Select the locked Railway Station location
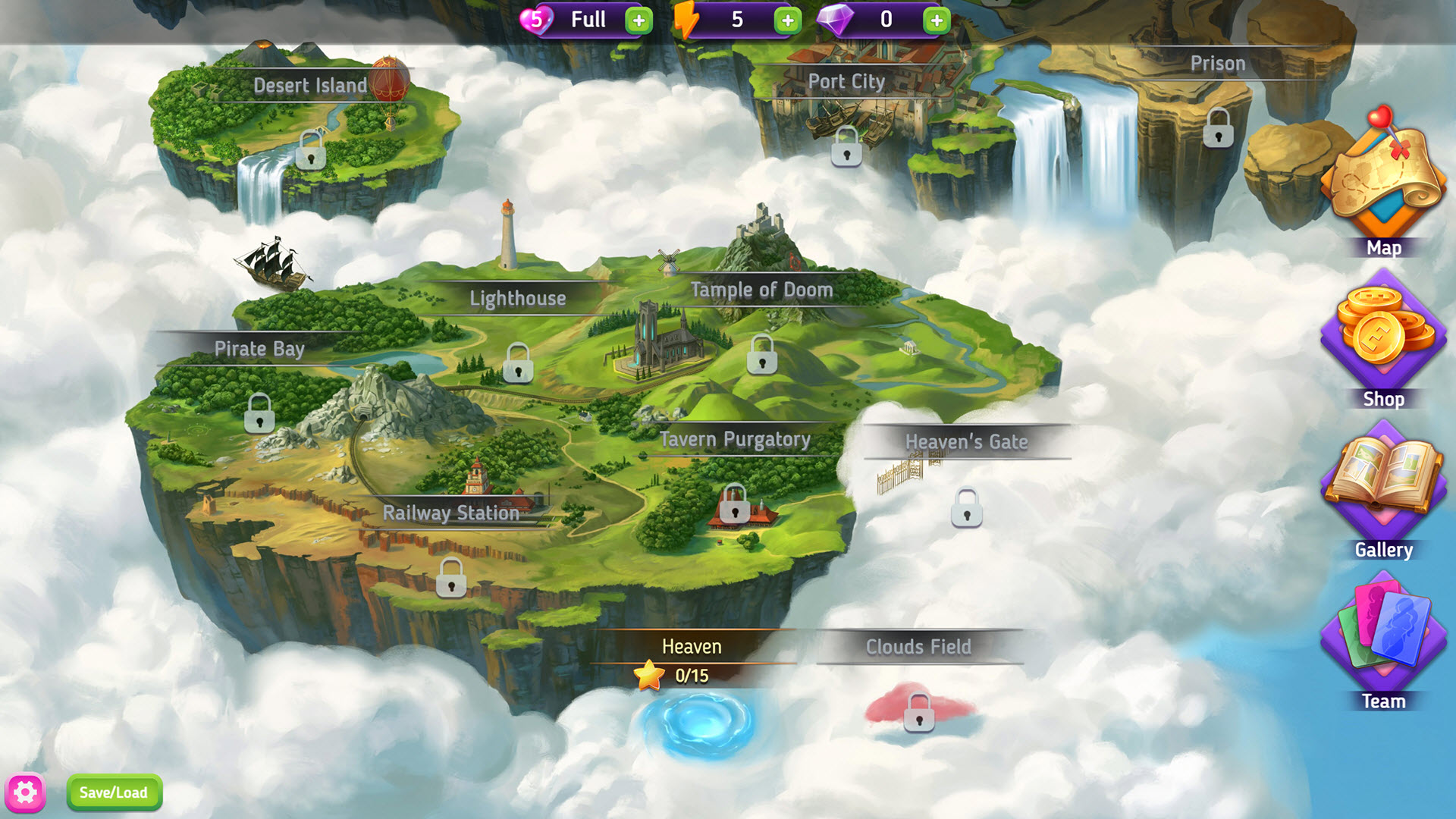1456x819 pixels. 451,578
